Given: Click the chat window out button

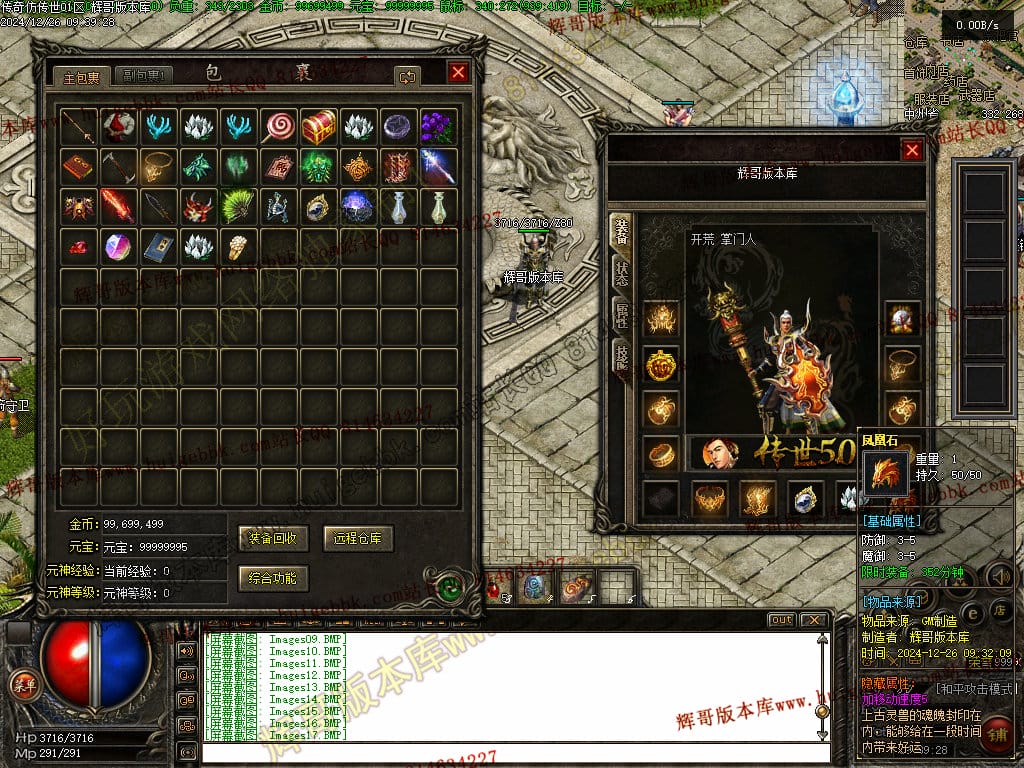Looking at the screenshot, I should tap(781, 620).
